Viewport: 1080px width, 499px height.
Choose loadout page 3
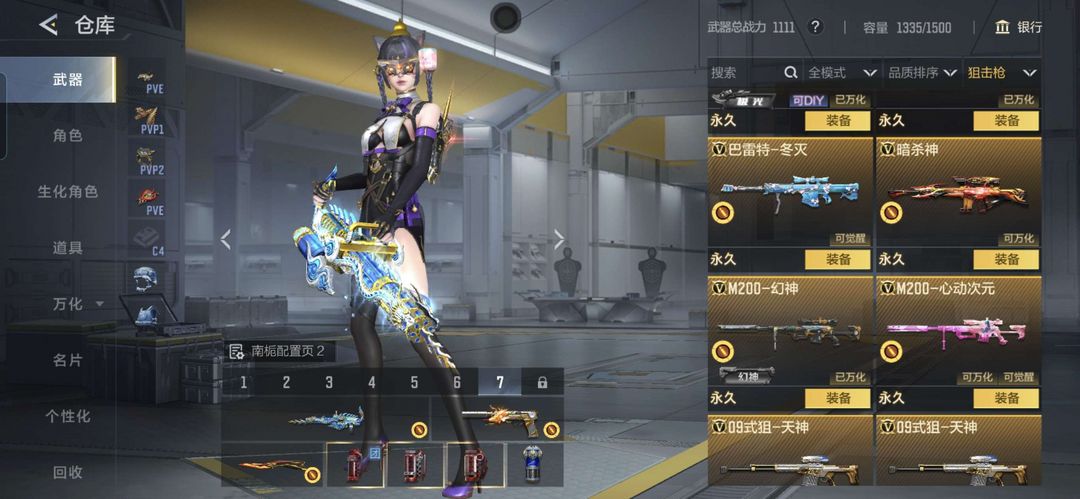coord(329,382)
